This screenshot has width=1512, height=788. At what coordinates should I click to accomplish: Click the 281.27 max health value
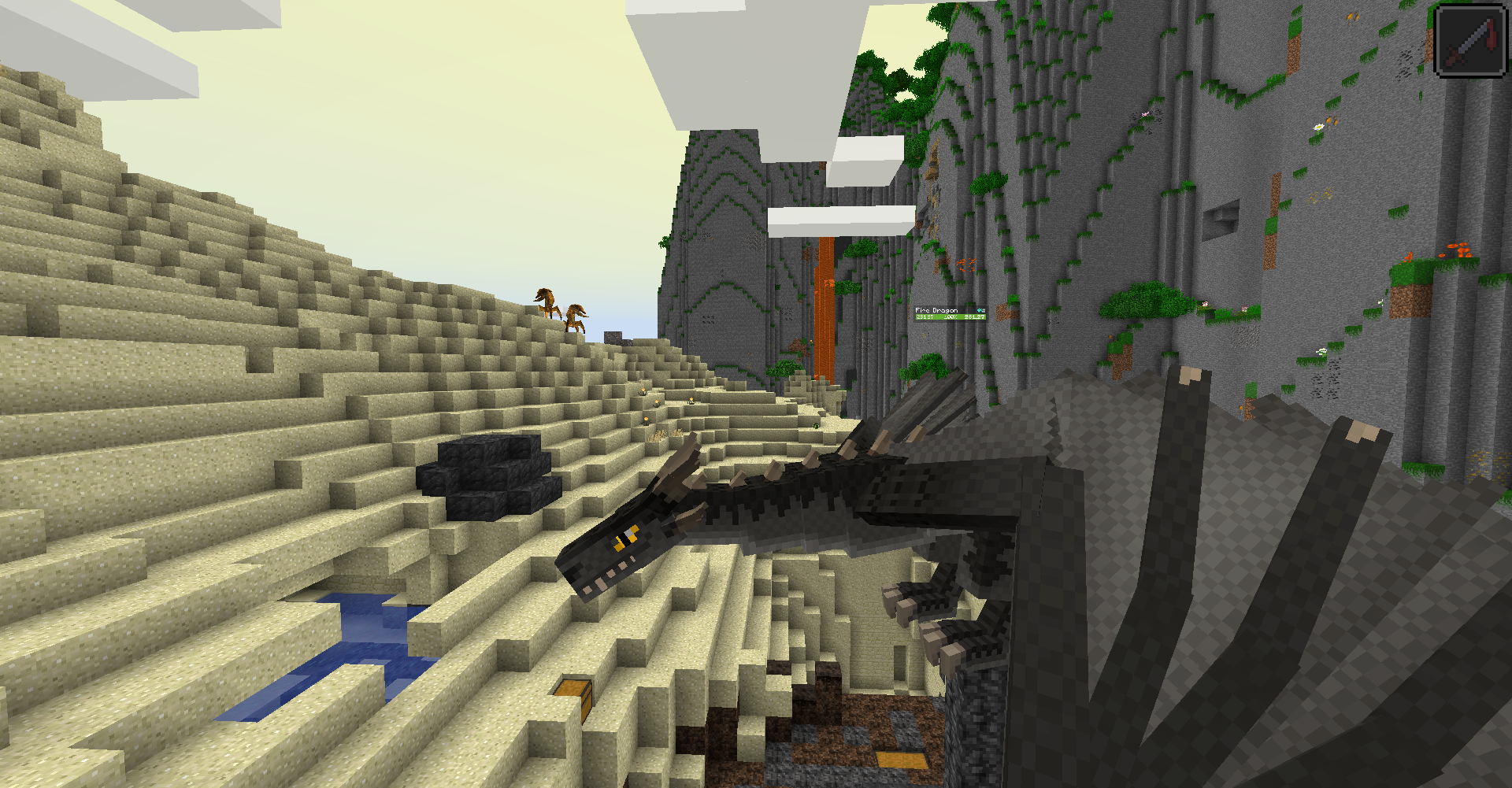(x=975, y=317)
